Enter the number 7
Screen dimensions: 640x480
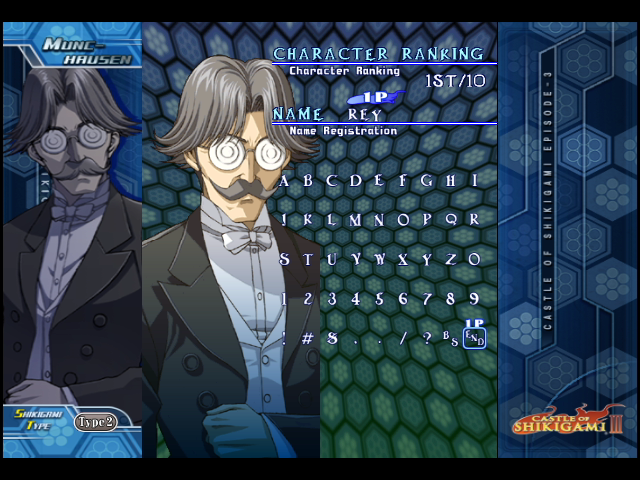click(428, 299)
